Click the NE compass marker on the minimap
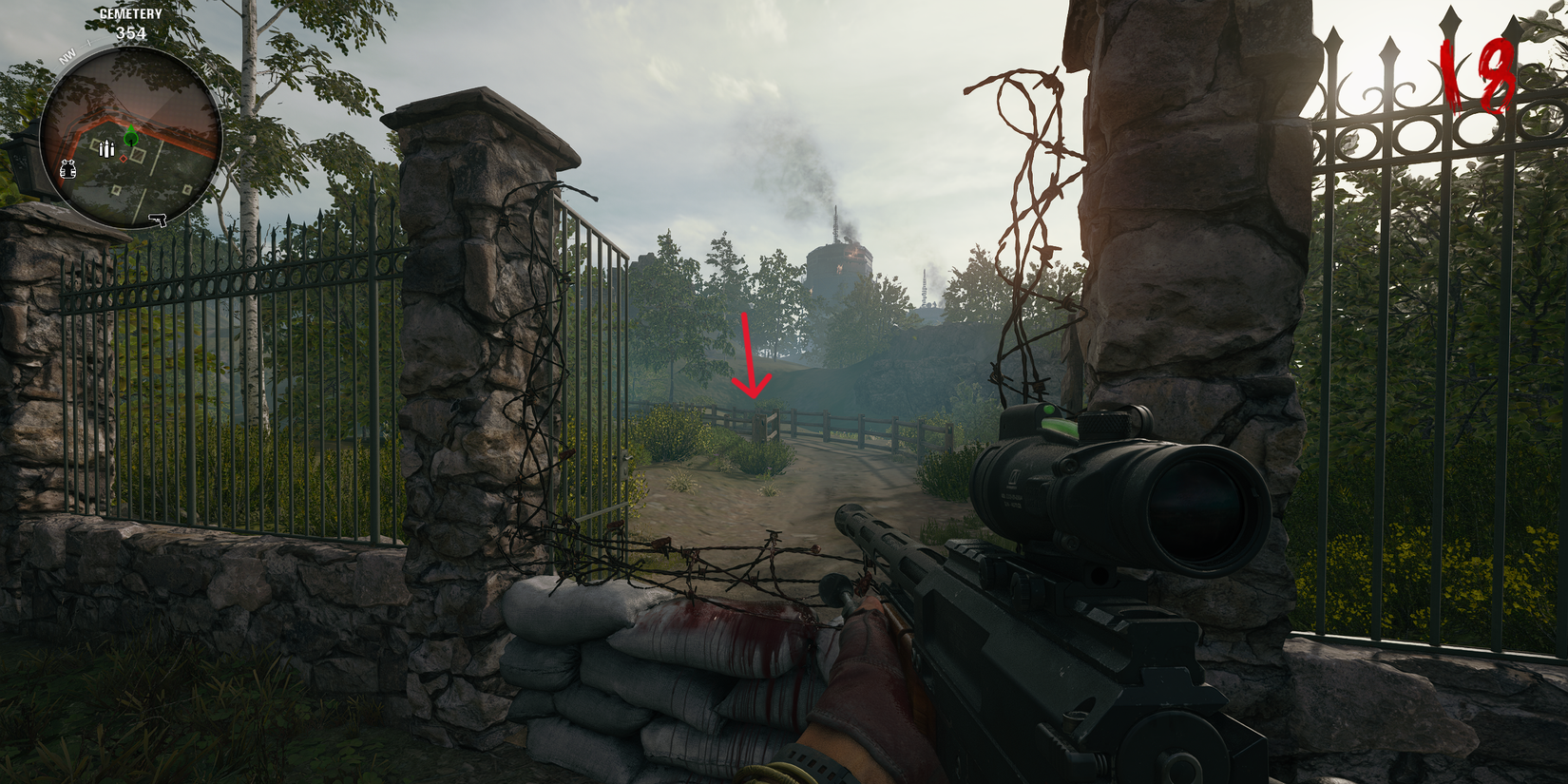1568x784 pixels. pos(207,70)
